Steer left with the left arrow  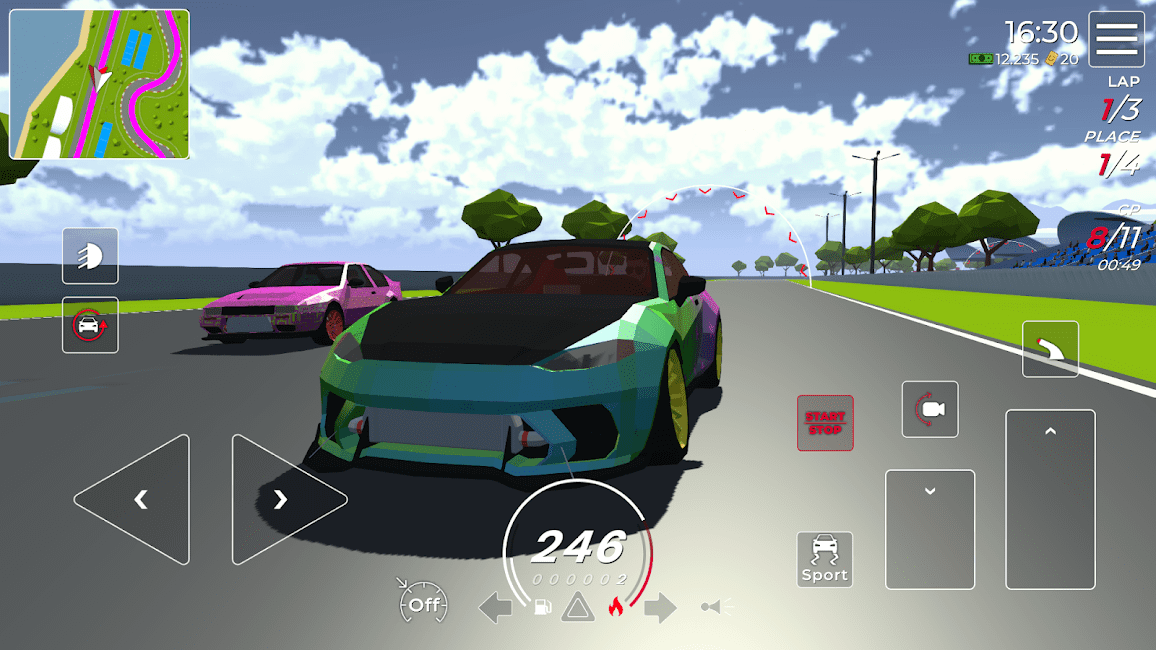coord(135,499)
